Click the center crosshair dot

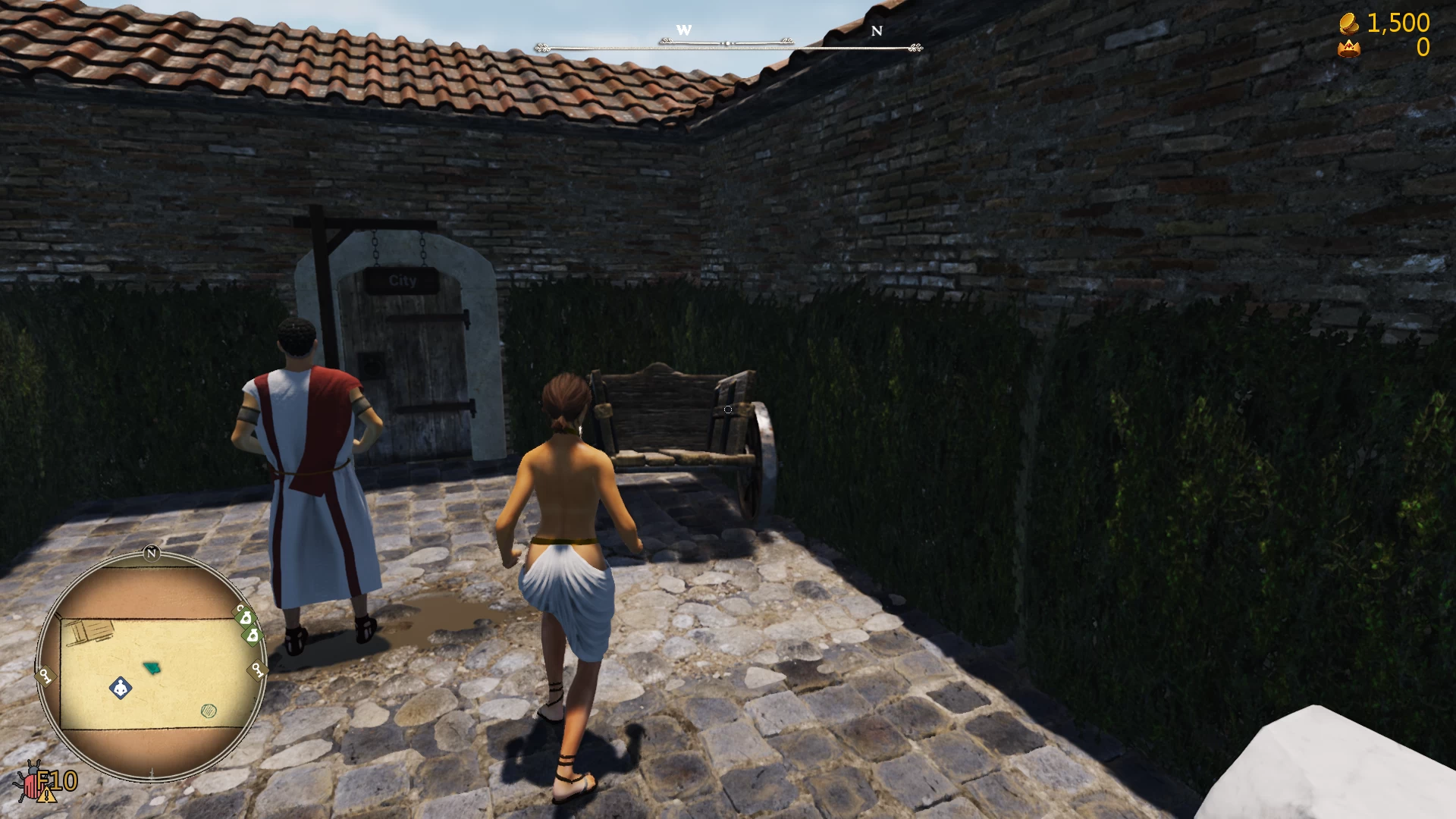tap(726, 408)
